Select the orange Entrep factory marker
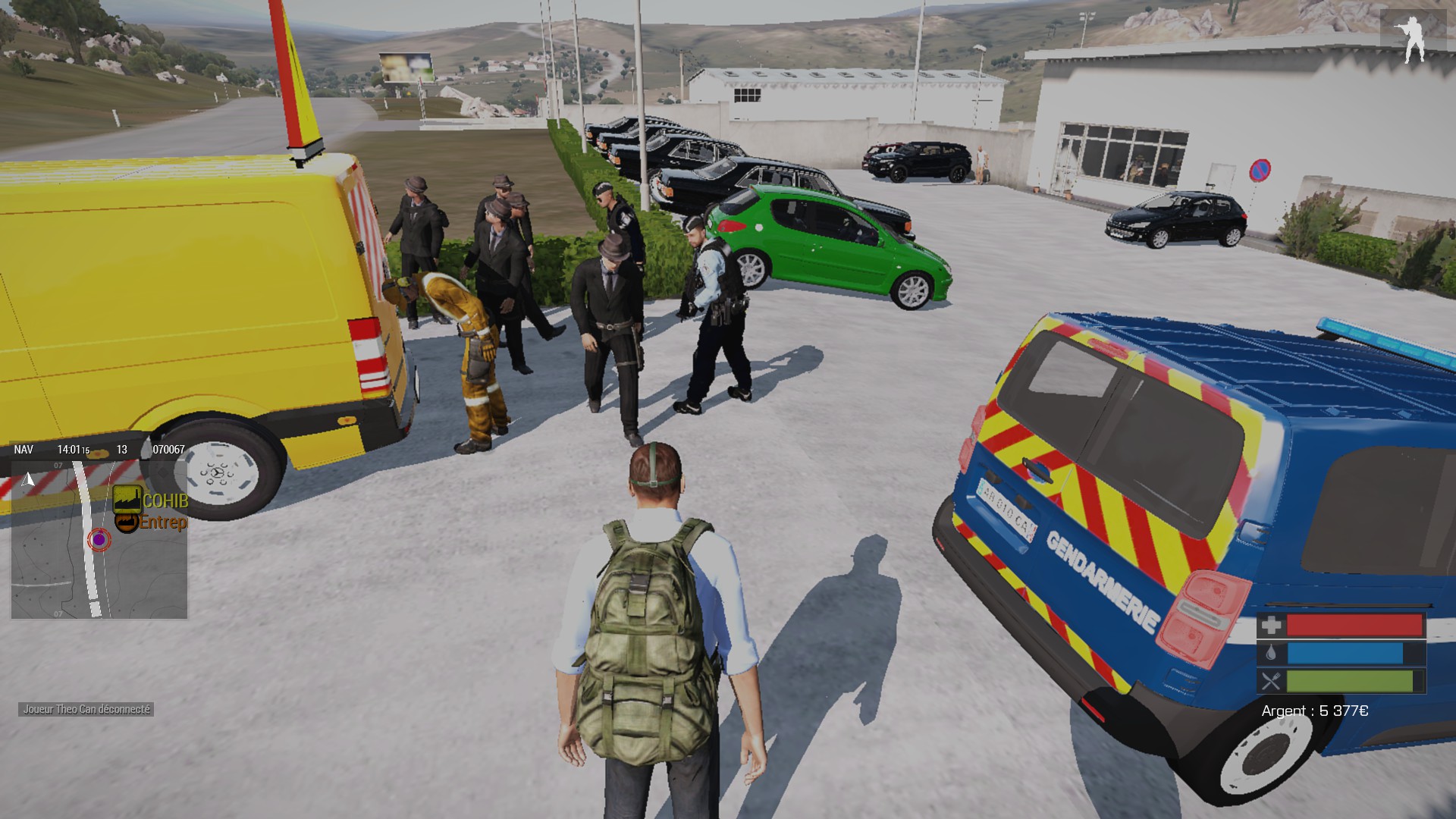This screenshot has height=819, width=1456. tap(127, 522)
